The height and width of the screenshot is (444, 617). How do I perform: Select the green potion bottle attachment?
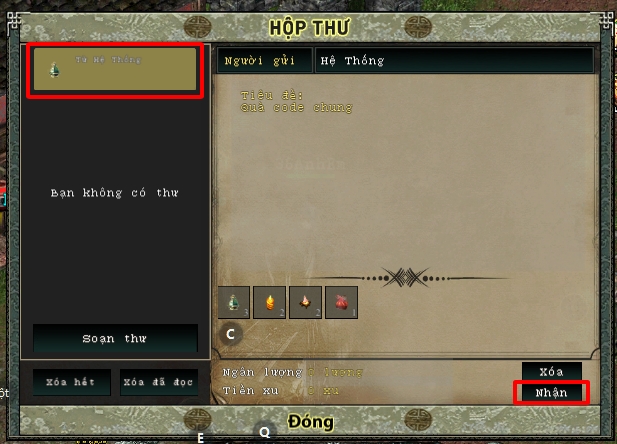coord(234,302)
